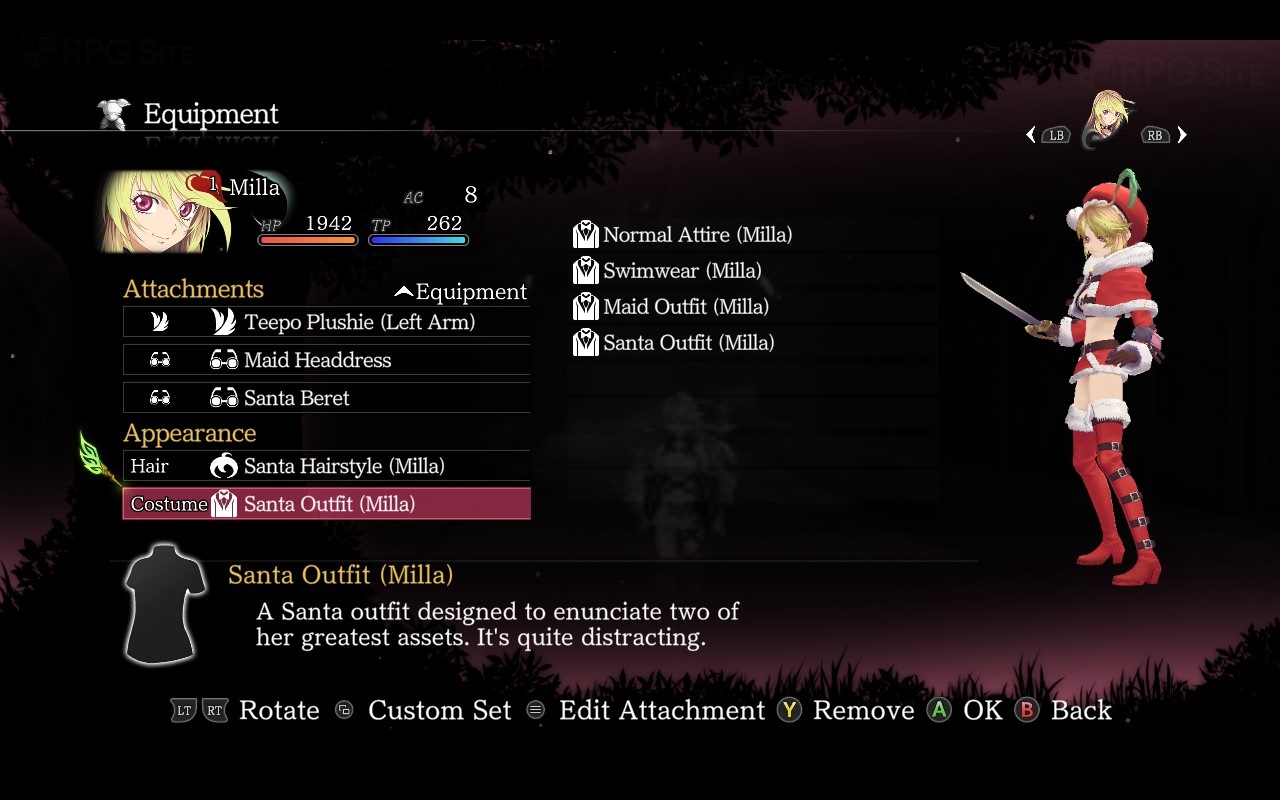The image size is (1280, 800).
Task: Click the right arrow to next character
Action: click(x=1182, y=135)
